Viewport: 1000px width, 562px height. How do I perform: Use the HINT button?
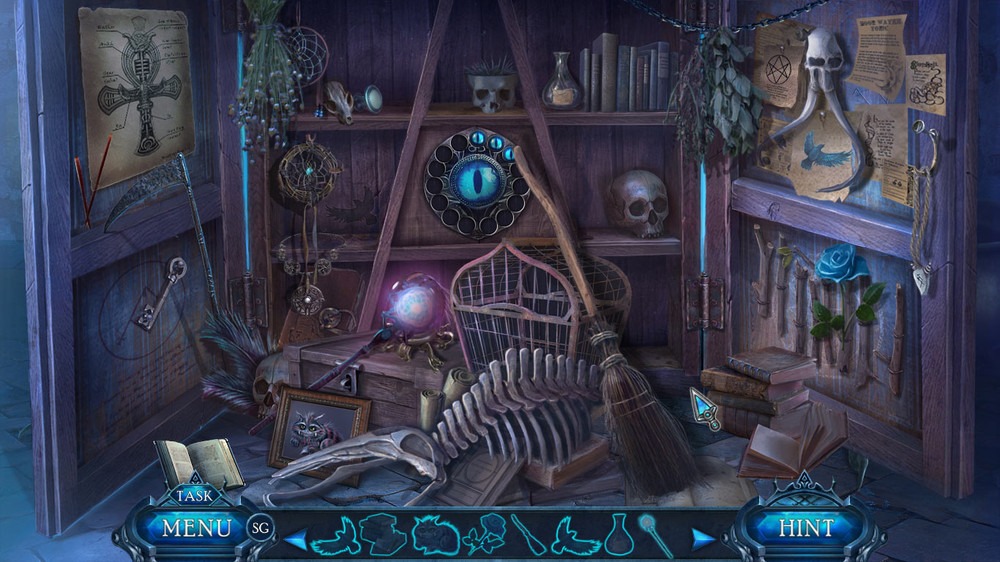click(805, 527)
